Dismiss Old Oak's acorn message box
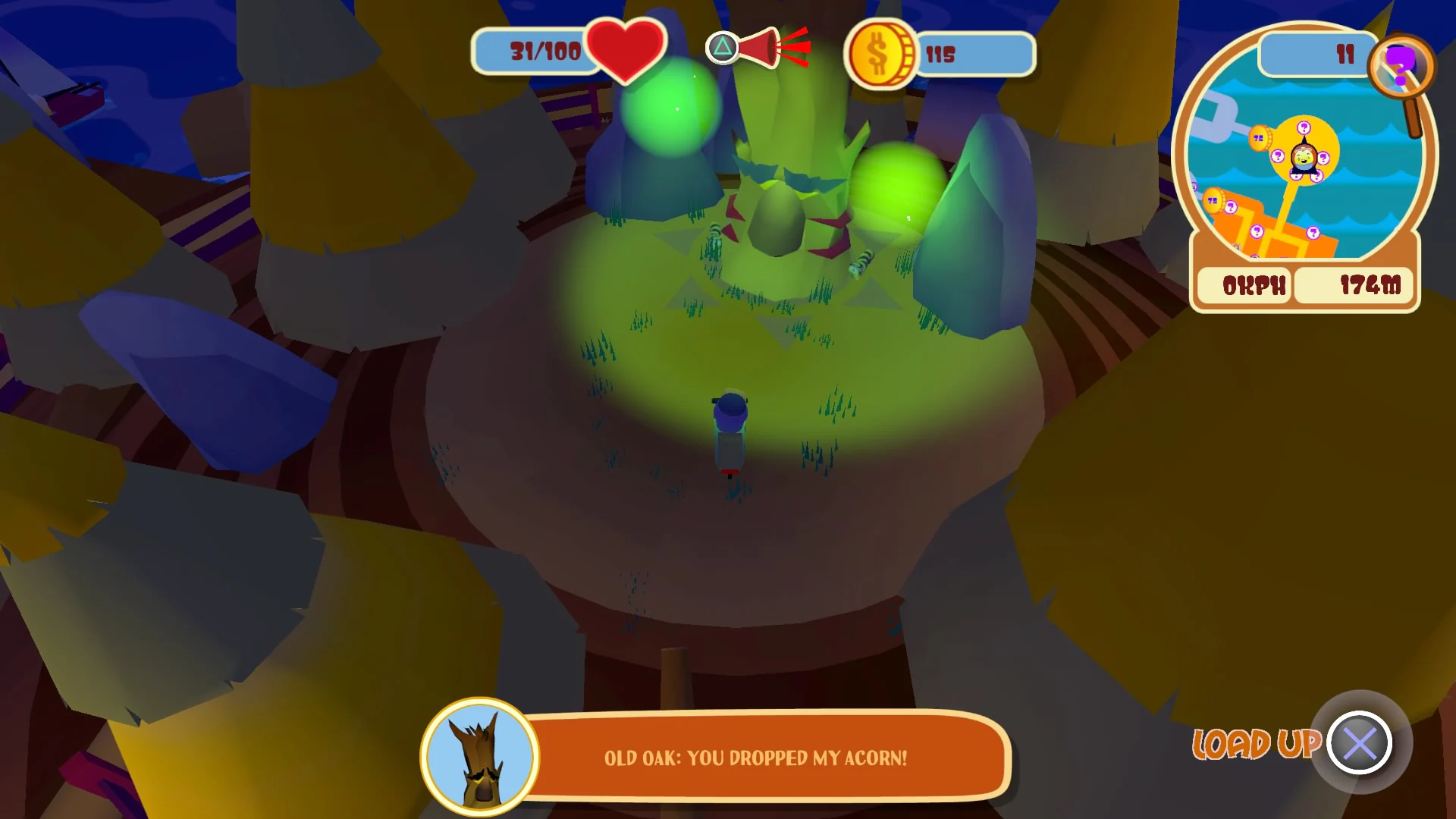The image size is (1456, 819). [758, 757]
